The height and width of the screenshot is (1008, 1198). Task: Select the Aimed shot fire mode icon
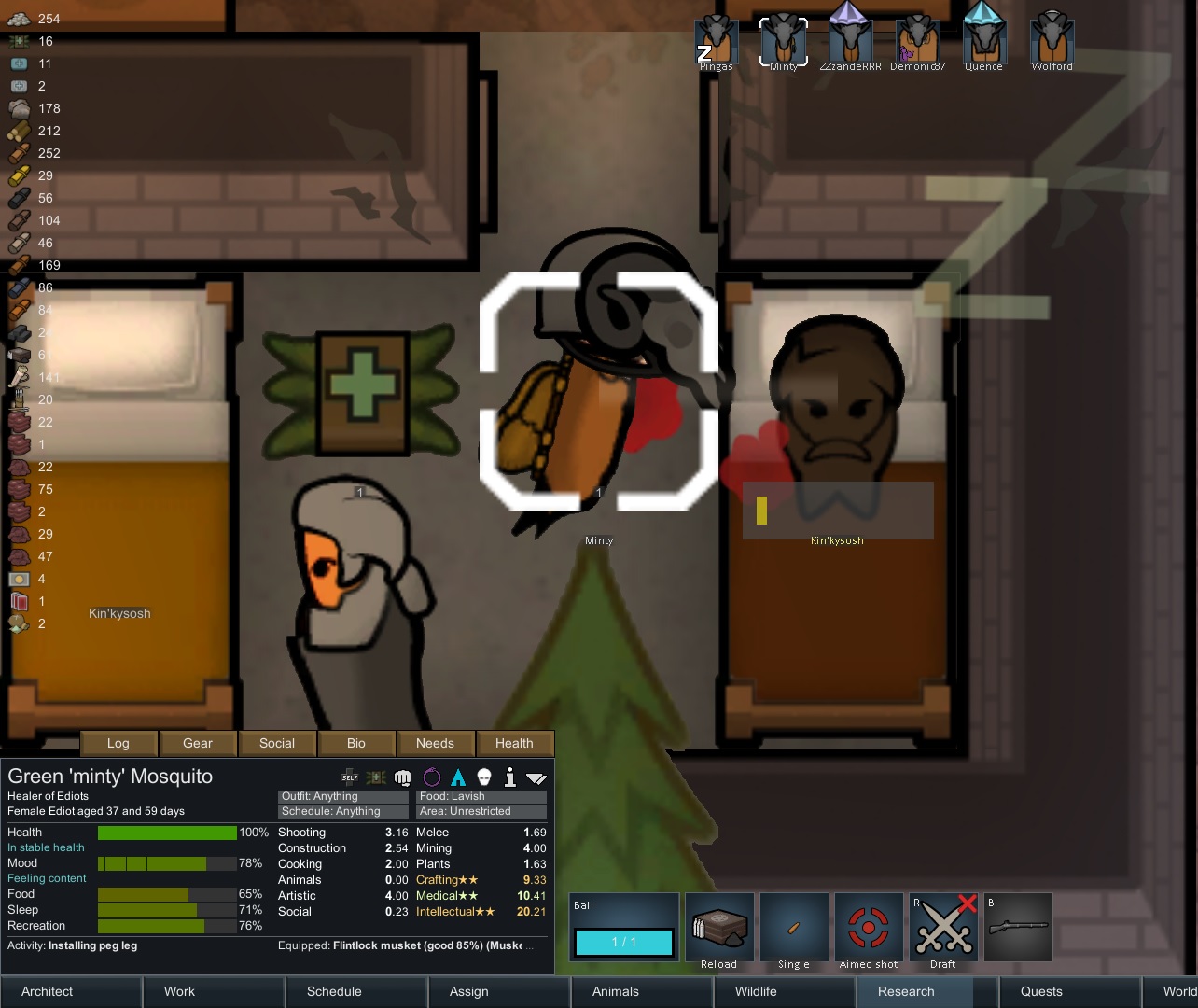(x=869, y=926)
